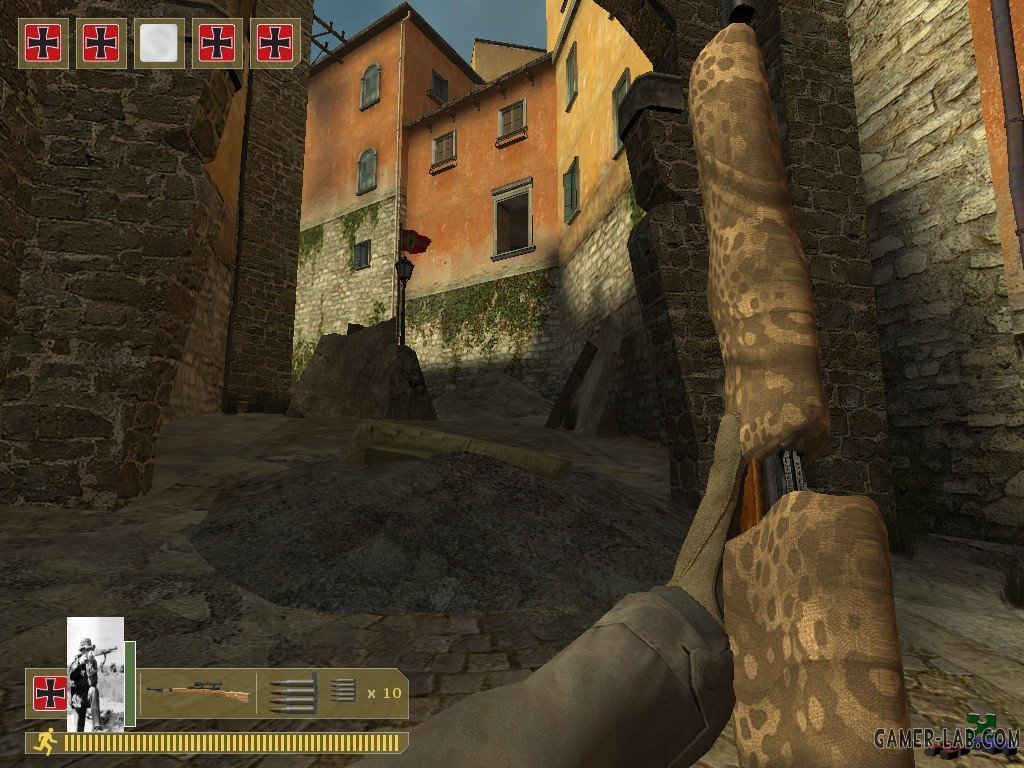
Task: Click the Axis emblem beside the soldier portrait
Action: click(x=48, y=692)
